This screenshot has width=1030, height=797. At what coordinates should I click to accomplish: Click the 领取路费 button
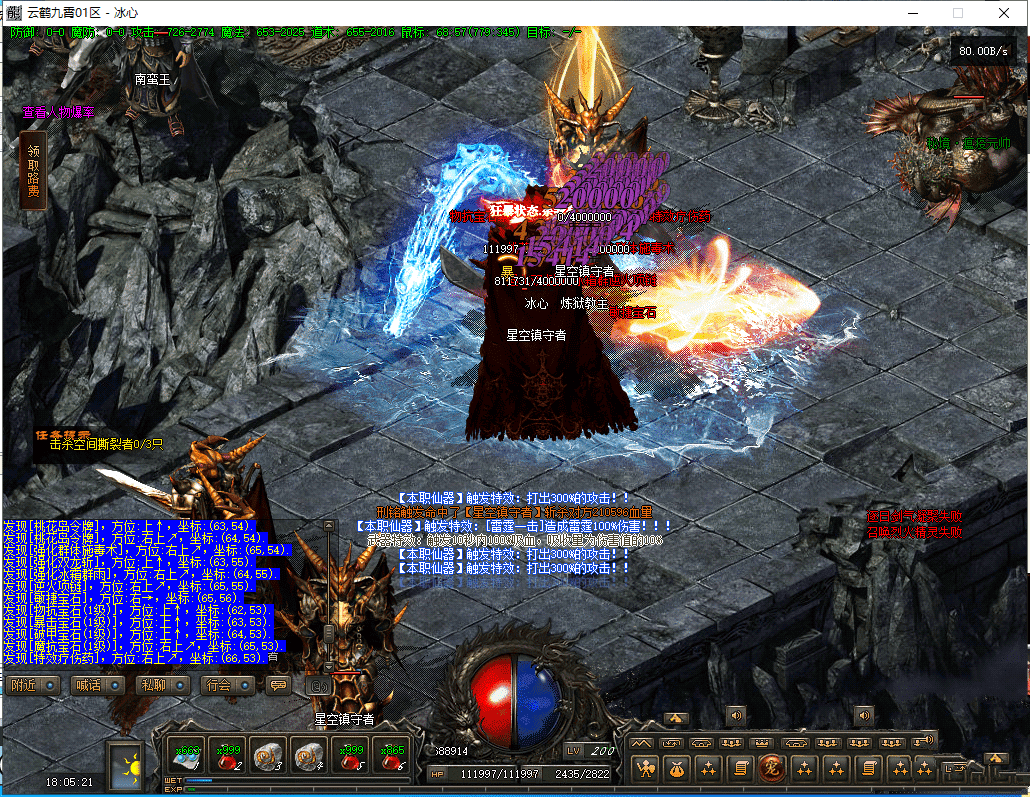coord(33,170)
